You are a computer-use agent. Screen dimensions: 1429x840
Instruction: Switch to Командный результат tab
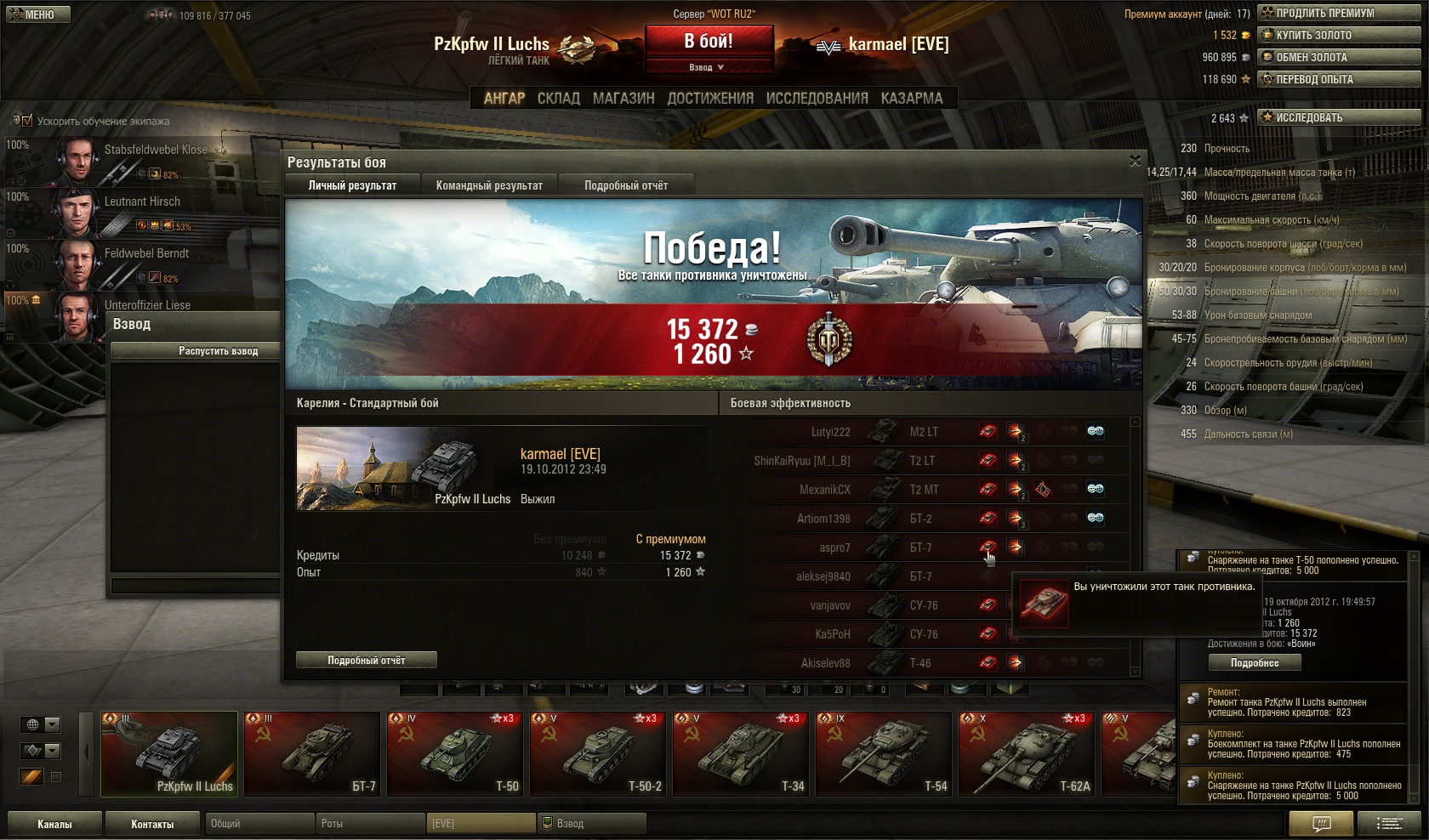pyautogui.click(x=489, y=185)
